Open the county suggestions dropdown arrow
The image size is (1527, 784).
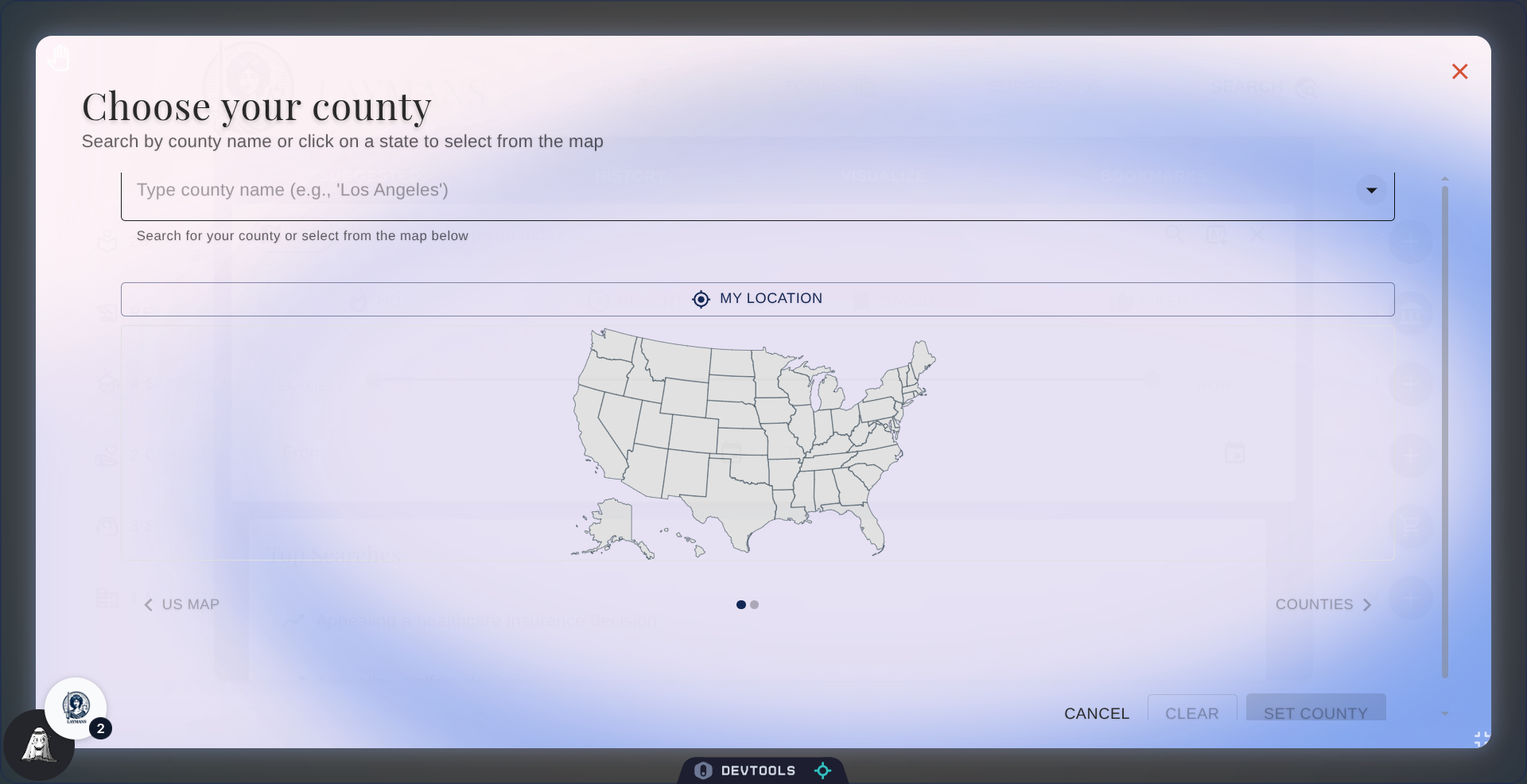[x=1370, y=190]
